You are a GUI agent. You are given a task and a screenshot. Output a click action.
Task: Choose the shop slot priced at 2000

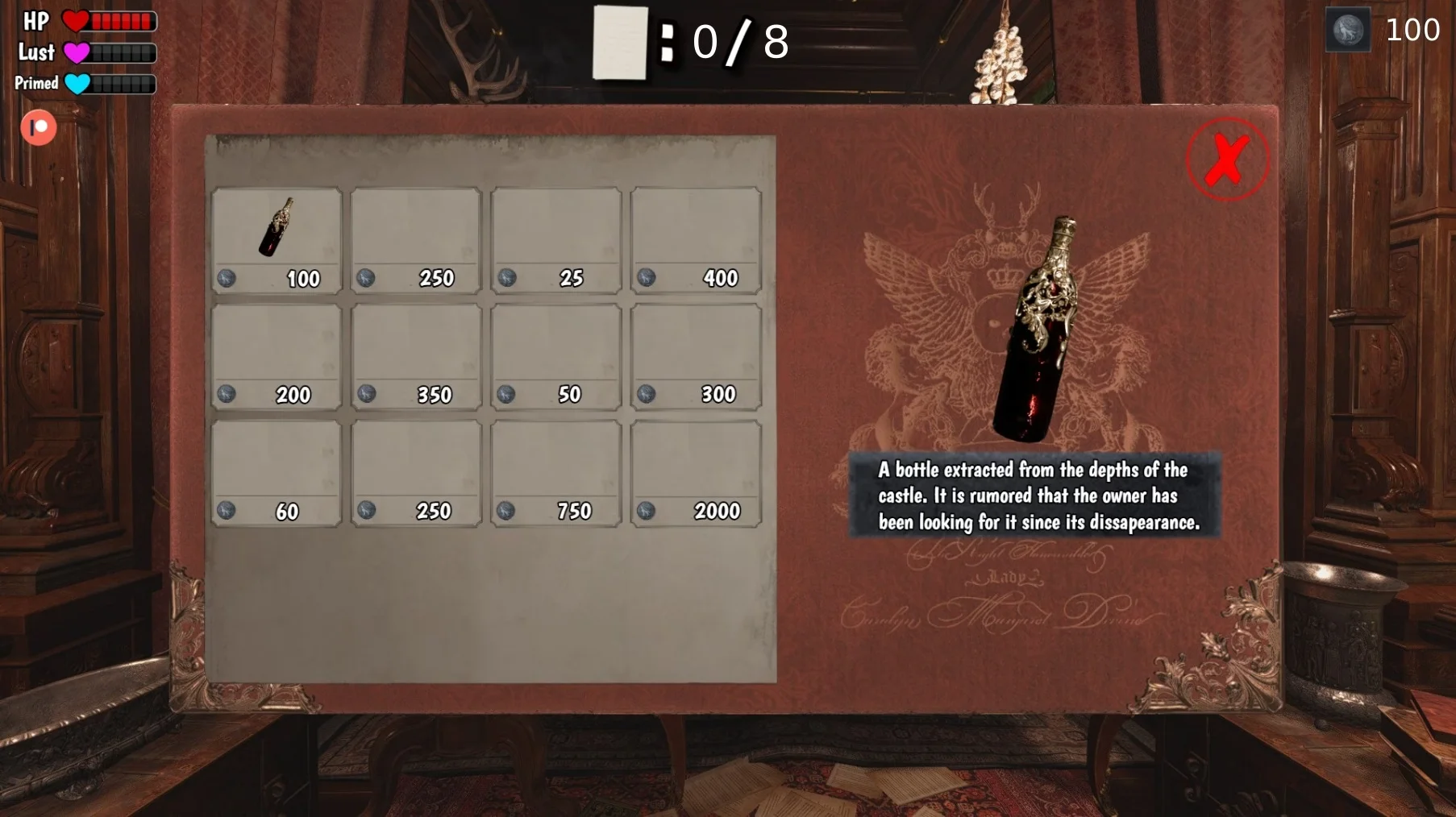696,473
